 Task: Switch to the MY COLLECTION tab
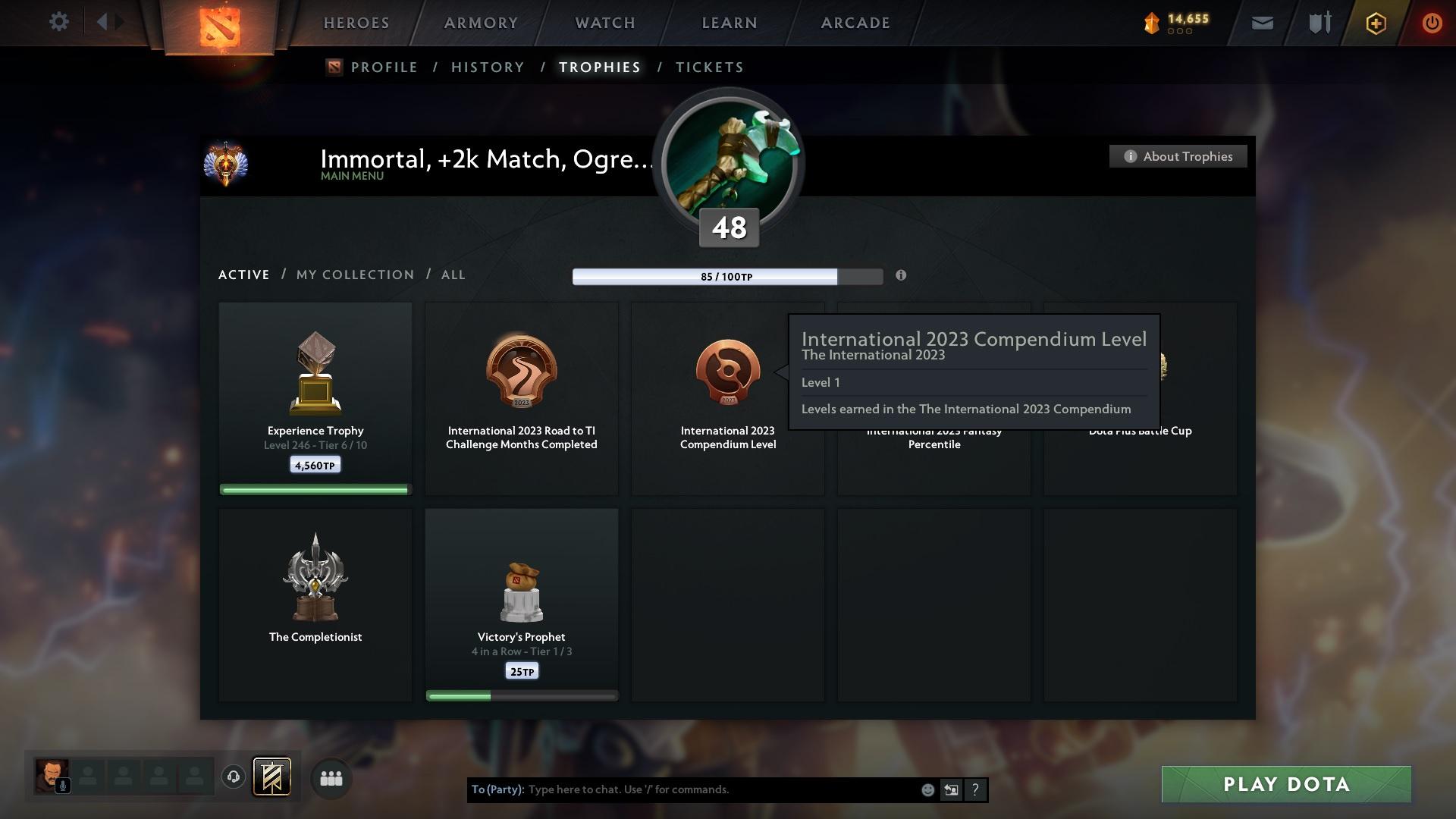354,275
